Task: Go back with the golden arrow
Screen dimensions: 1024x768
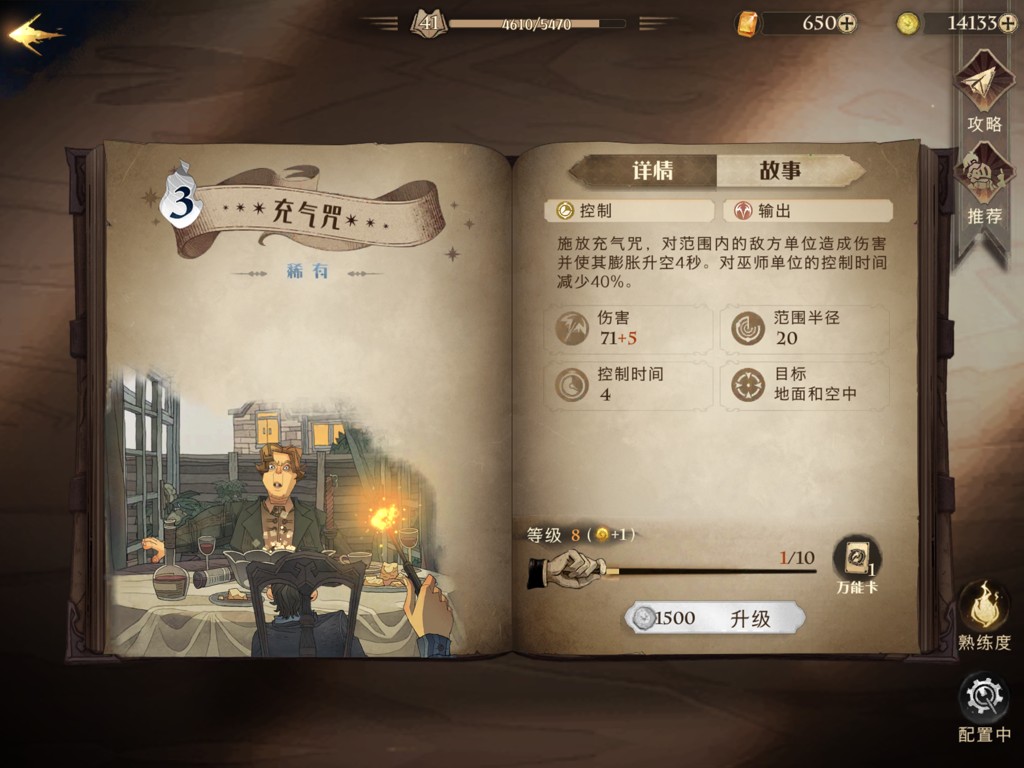Action: [35, 35]
